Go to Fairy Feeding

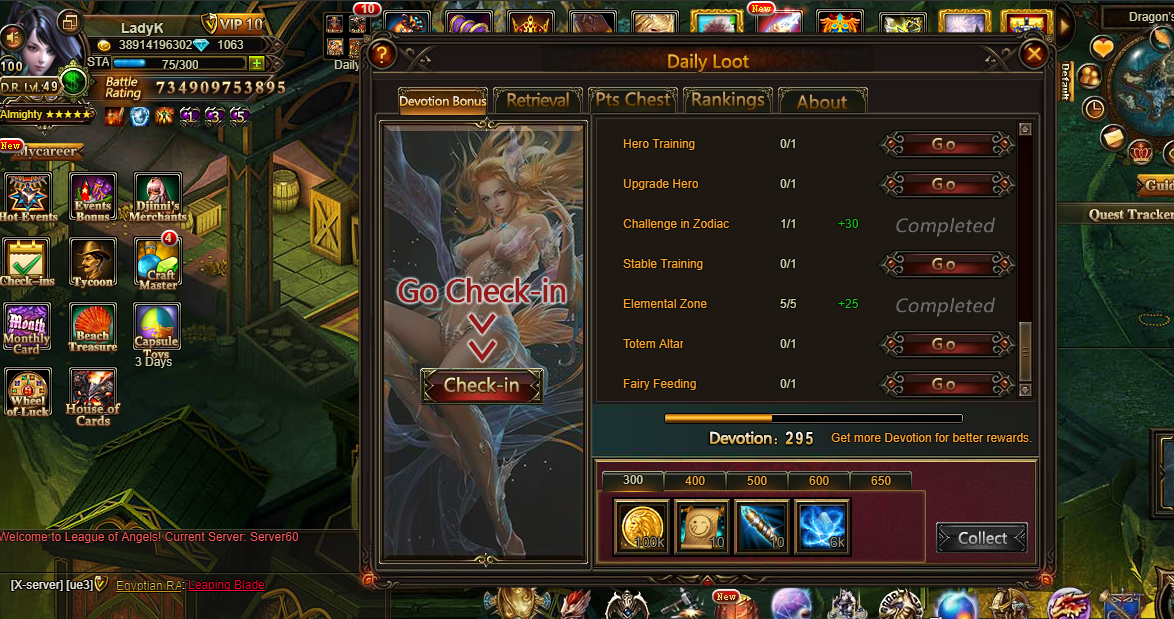coord(944,384)
